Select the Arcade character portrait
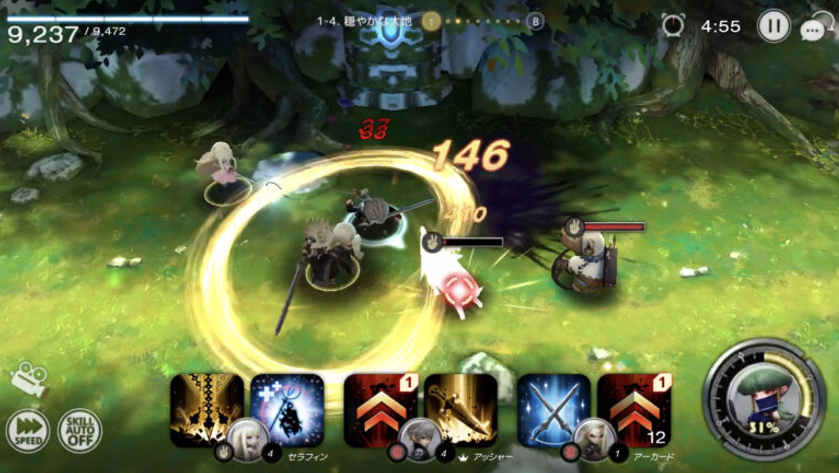The image size is (839, 473). pyautogui.click(x=593, y=436)
